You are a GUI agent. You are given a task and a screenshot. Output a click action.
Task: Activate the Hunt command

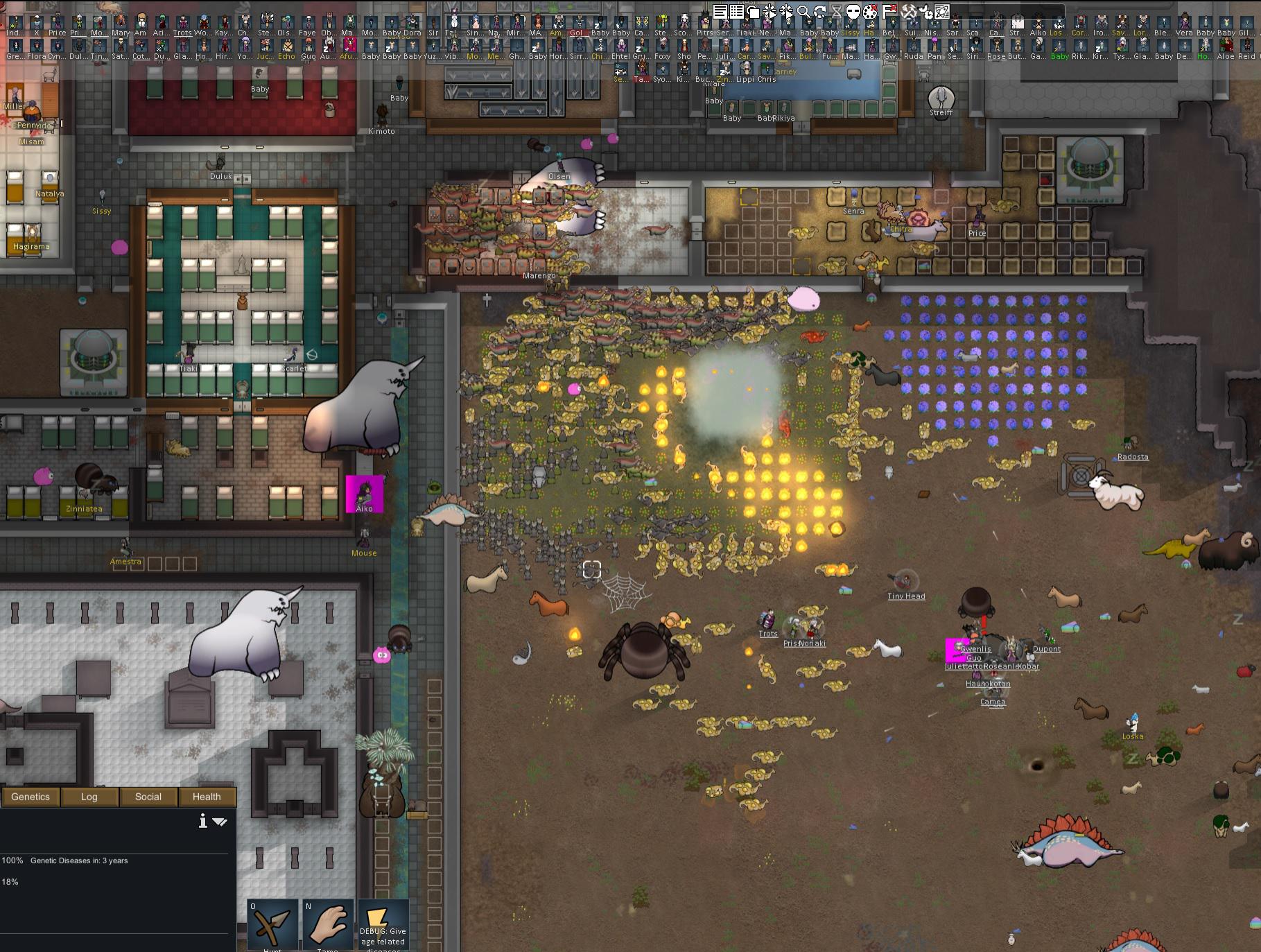(x=272, y=925)
